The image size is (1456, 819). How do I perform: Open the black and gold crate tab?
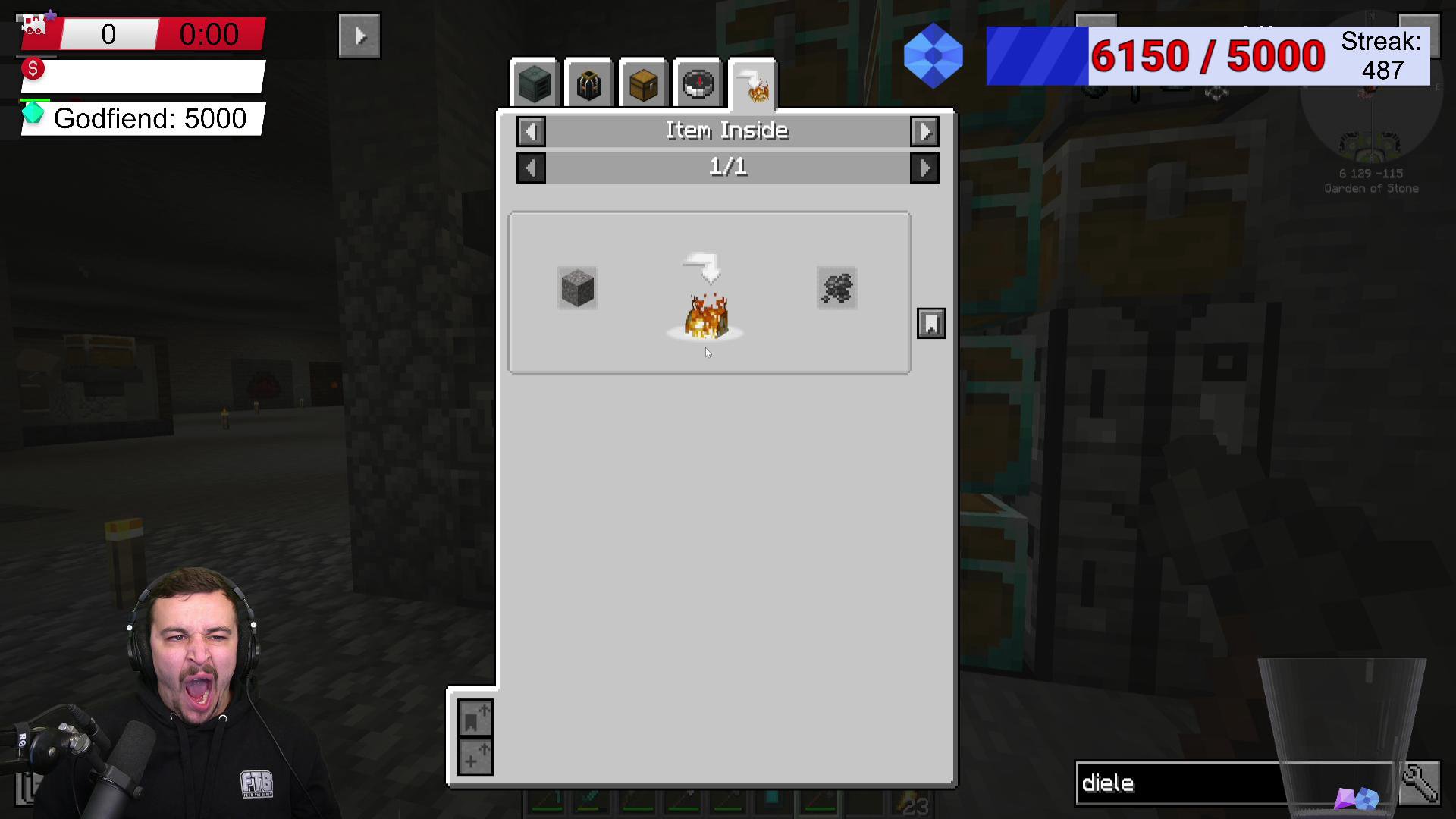click(x=588, y=84)
